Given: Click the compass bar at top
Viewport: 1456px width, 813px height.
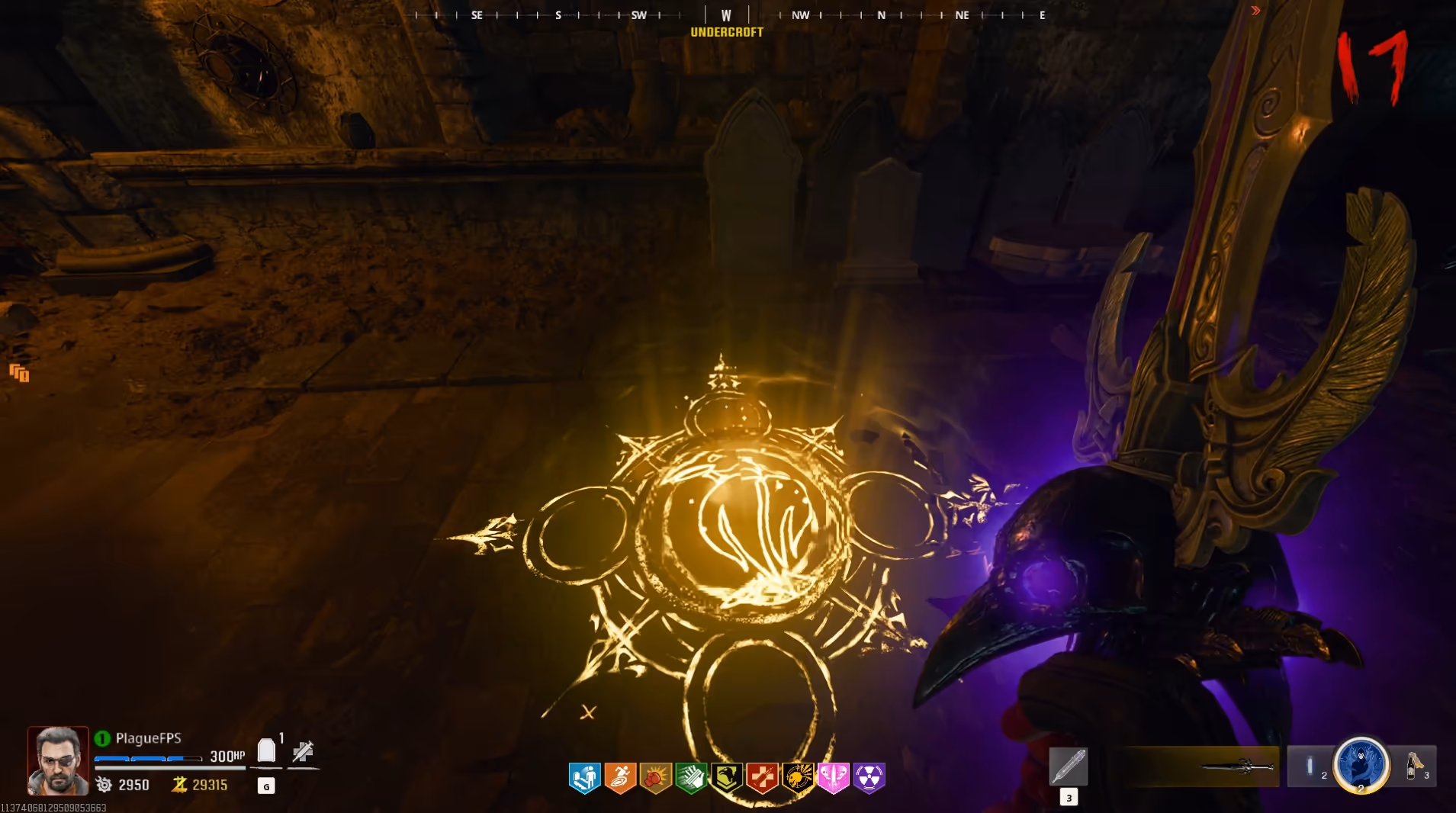Looking at the screenshot, I should coord(728,14).
